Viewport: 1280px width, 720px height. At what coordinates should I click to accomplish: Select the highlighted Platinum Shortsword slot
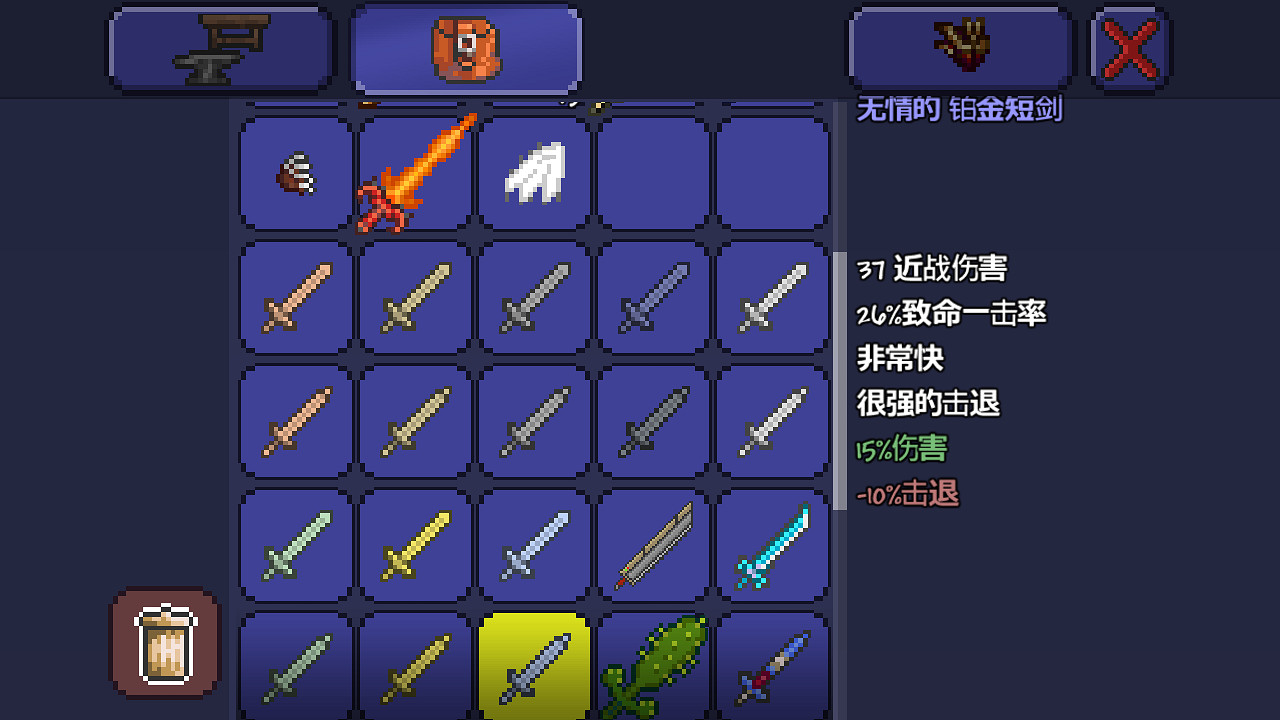point(533,665)
